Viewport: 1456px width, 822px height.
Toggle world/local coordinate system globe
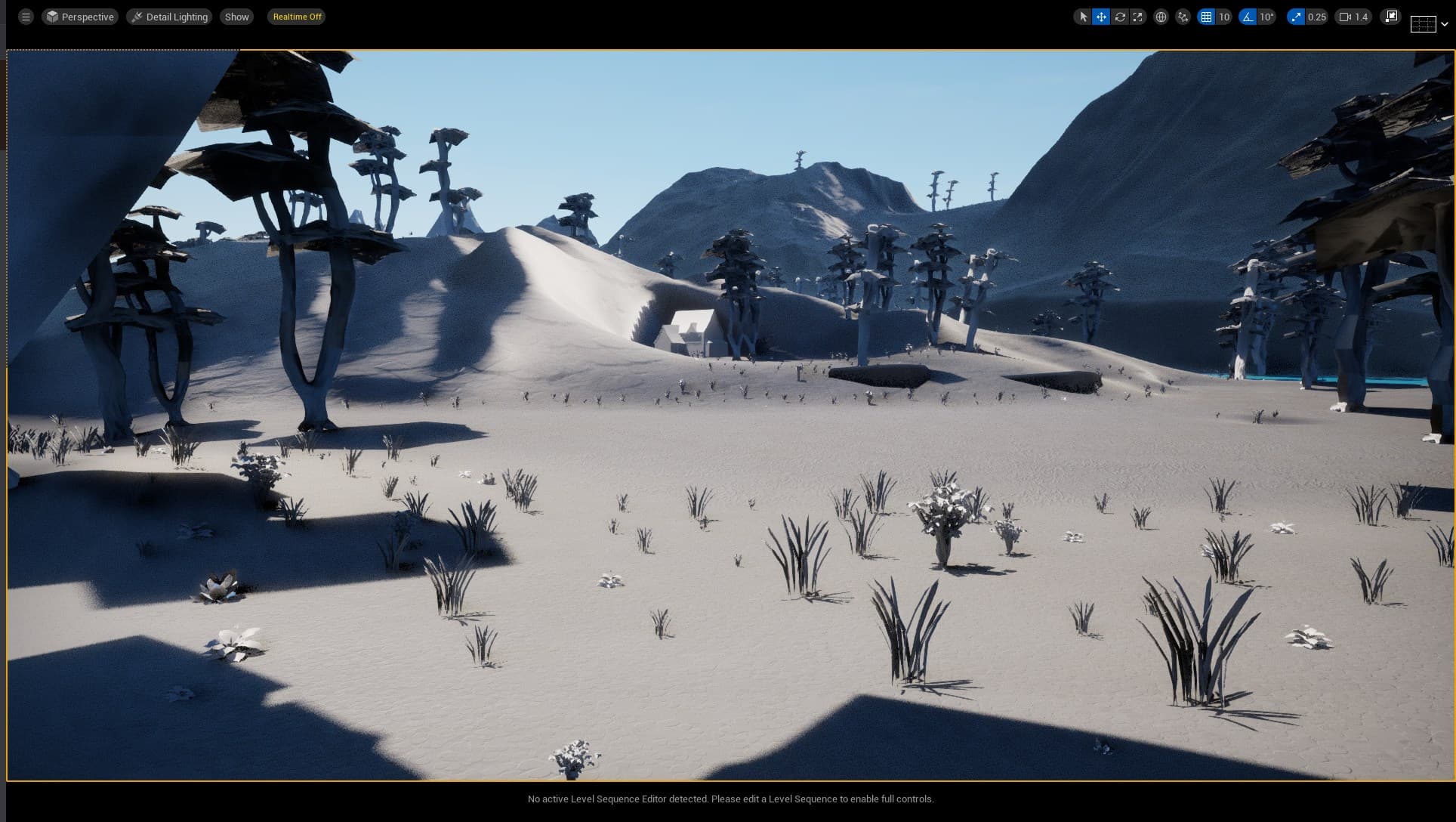1160,16
